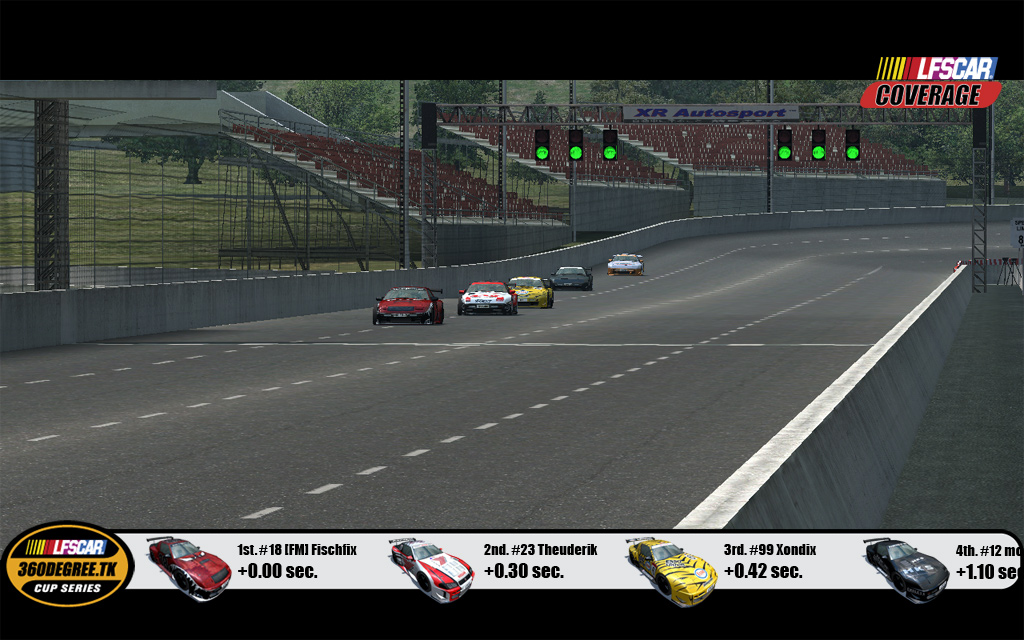Open the LFSCAR Coverage logo
The image size is (1024, 640).
[x=930, y=82]
